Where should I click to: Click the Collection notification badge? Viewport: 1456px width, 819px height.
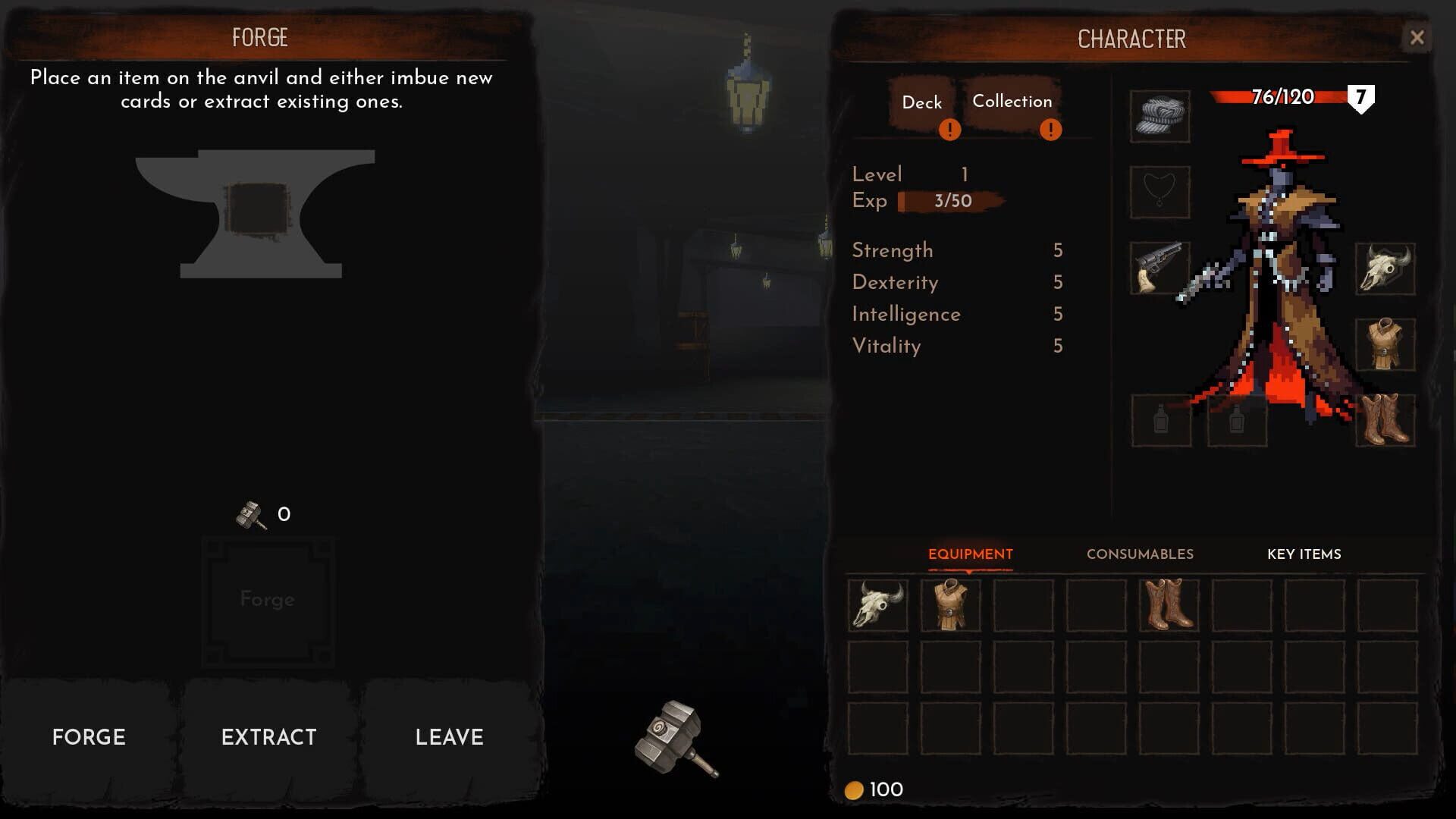[1052, 130]
